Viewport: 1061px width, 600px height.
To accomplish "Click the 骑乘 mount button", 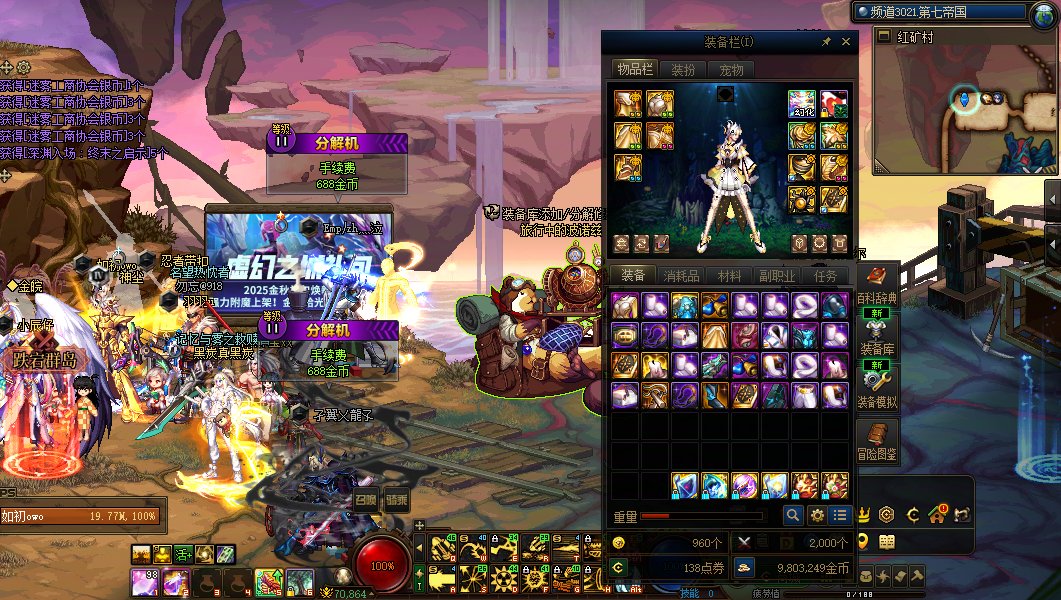I will [397, 500].
